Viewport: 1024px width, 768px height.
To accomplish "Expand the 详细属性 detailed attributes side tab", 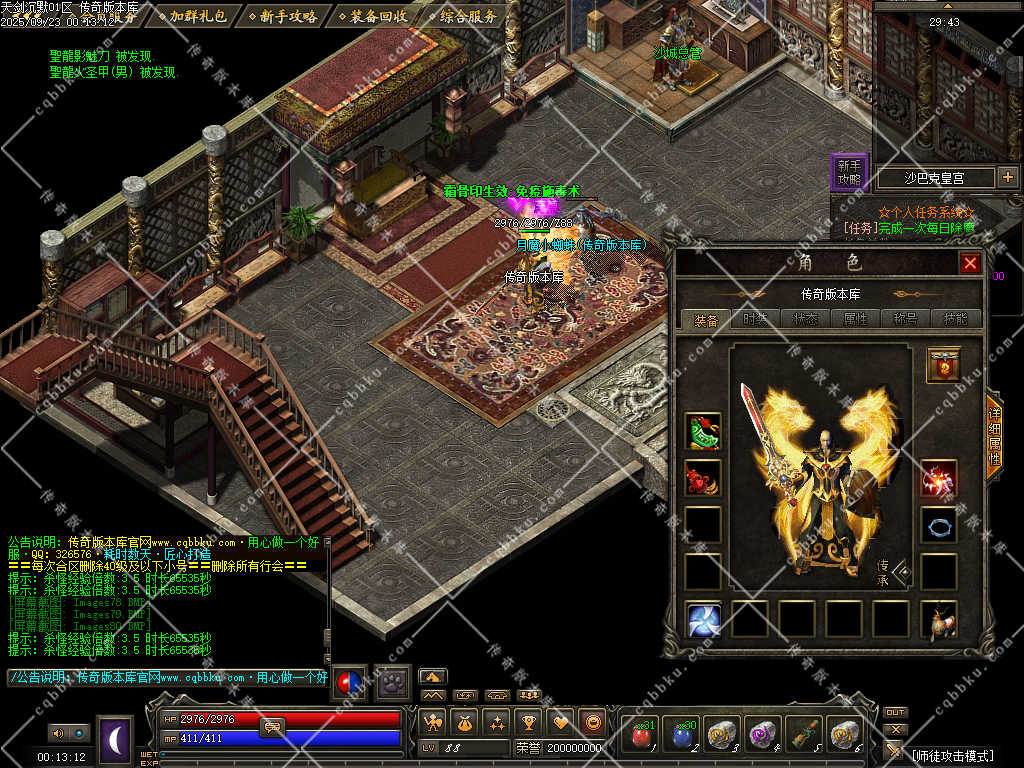I will click(994, 442).
